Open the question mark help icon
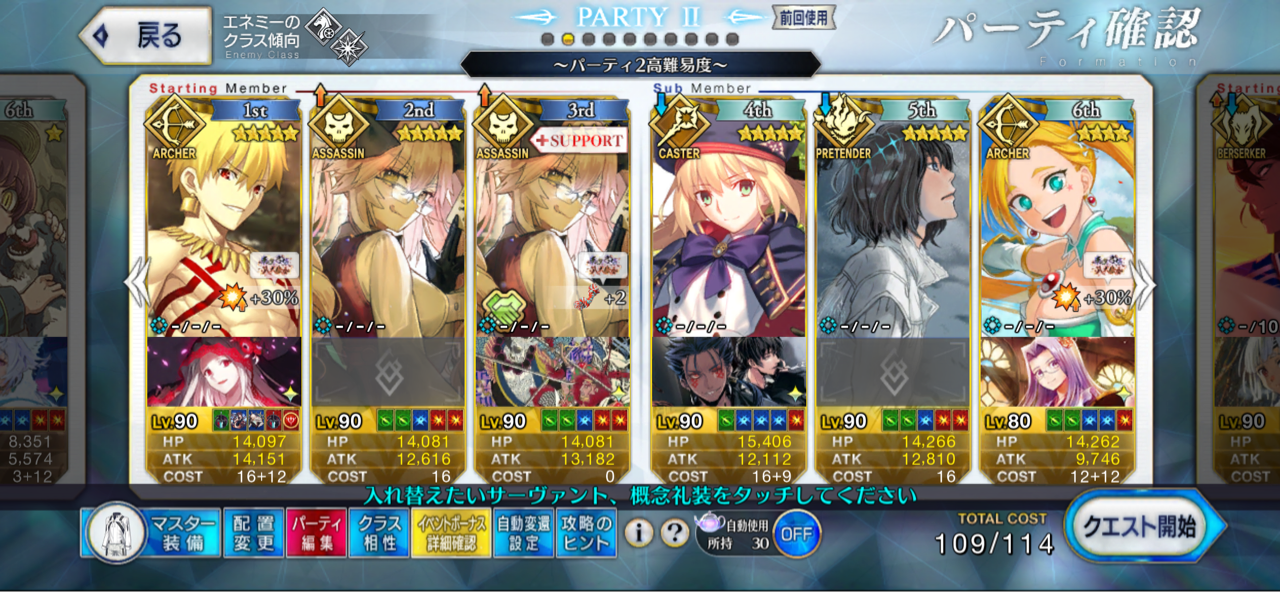The width and height of the screenshot is (1280, 592). tap(675, 533)
